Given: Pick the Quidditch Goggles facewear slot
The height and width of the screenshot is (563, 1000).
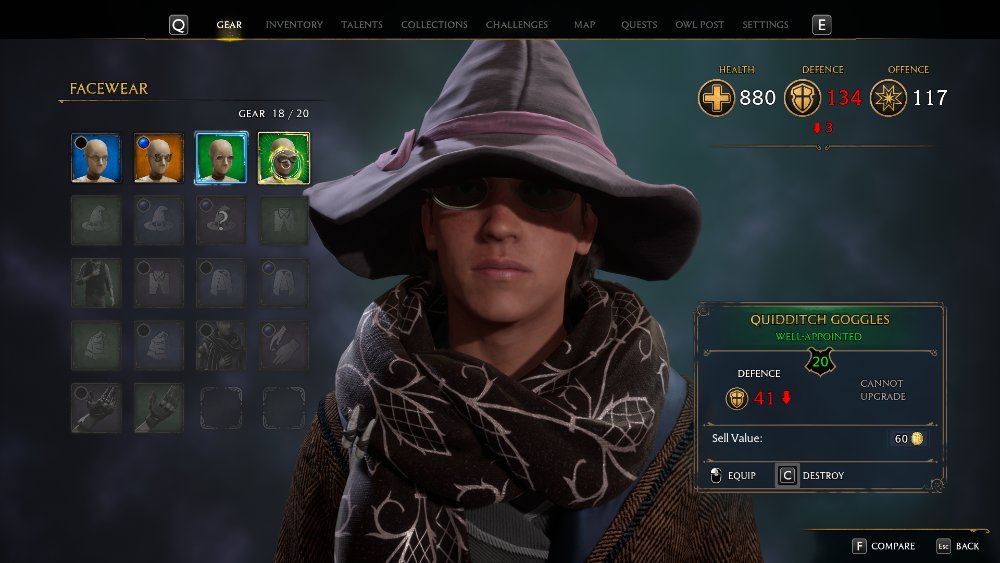Looking at the screenshot, I should [284, 158].
